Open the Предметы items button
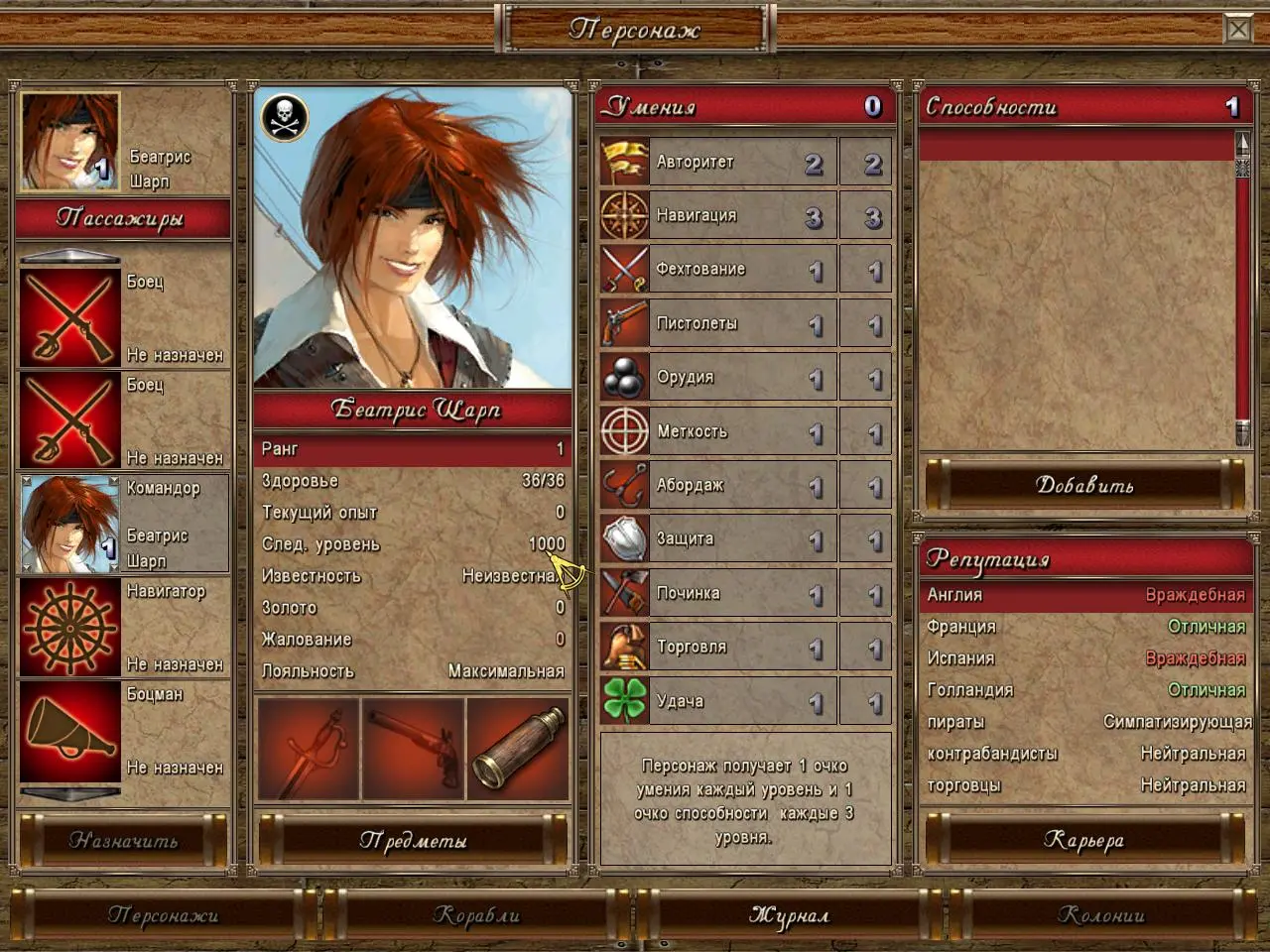 pos(413,840)
